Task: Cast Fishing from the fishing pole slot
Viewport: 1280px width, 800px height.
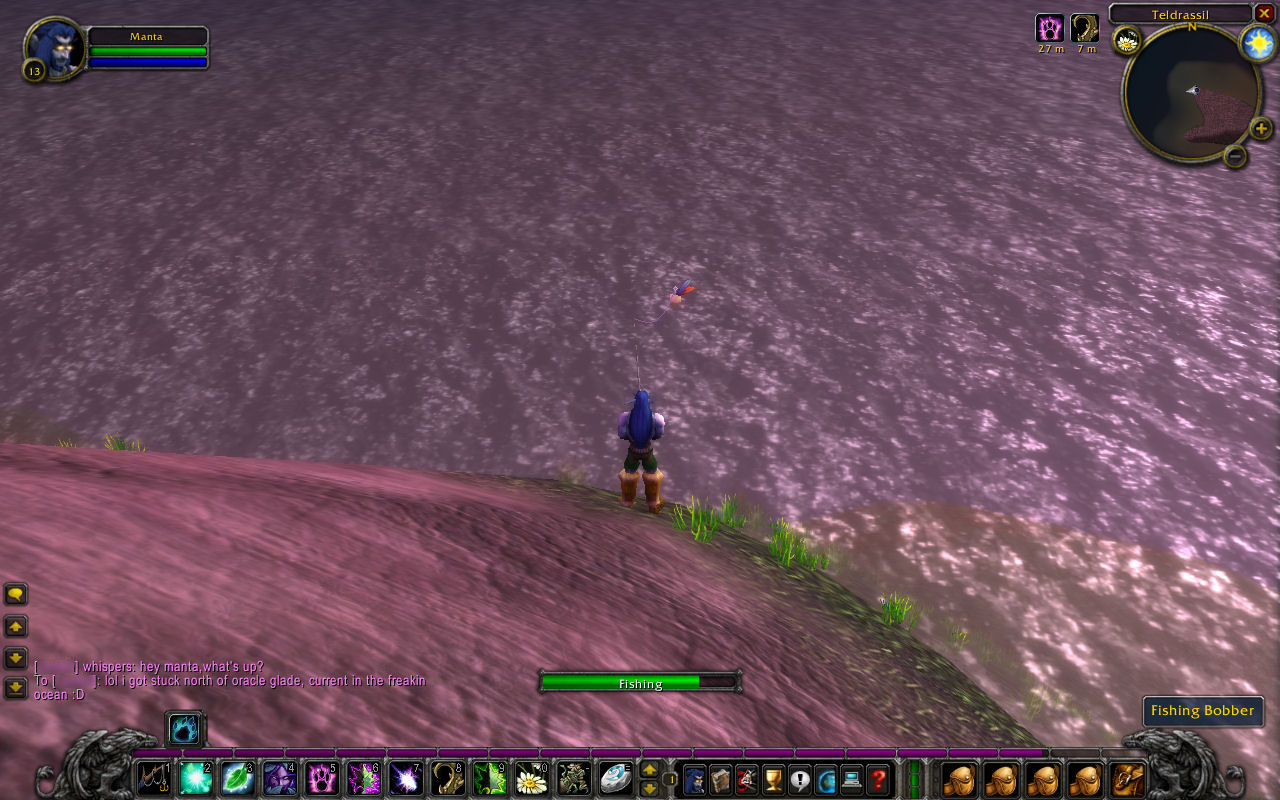Action: point(153,778)
